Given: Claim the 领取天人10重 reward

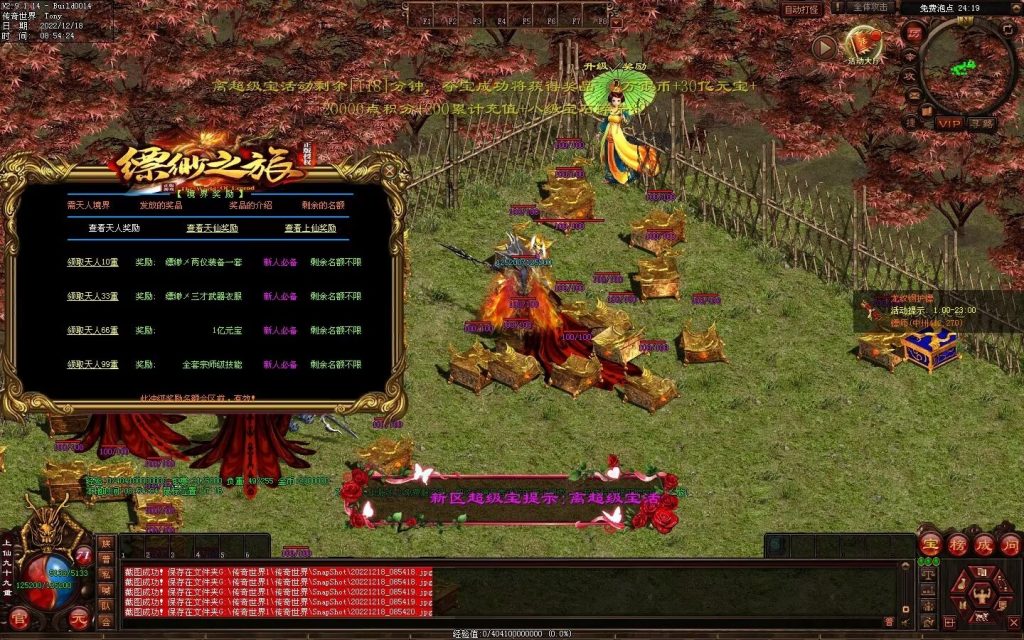Looking at the screenshot, I should click(93, 262).
